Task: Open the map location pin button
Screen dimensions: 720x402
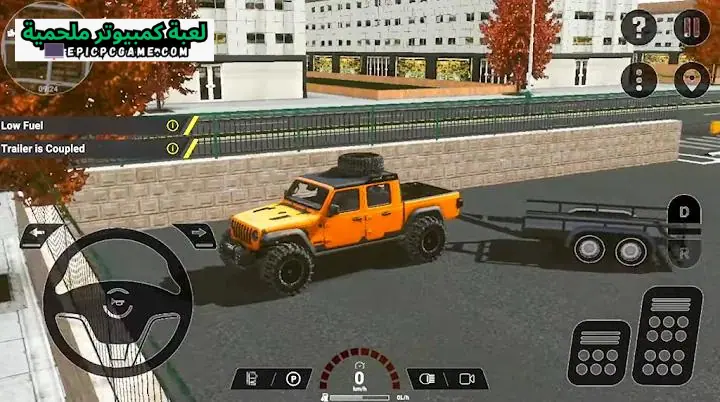Action: coord(691,80)
